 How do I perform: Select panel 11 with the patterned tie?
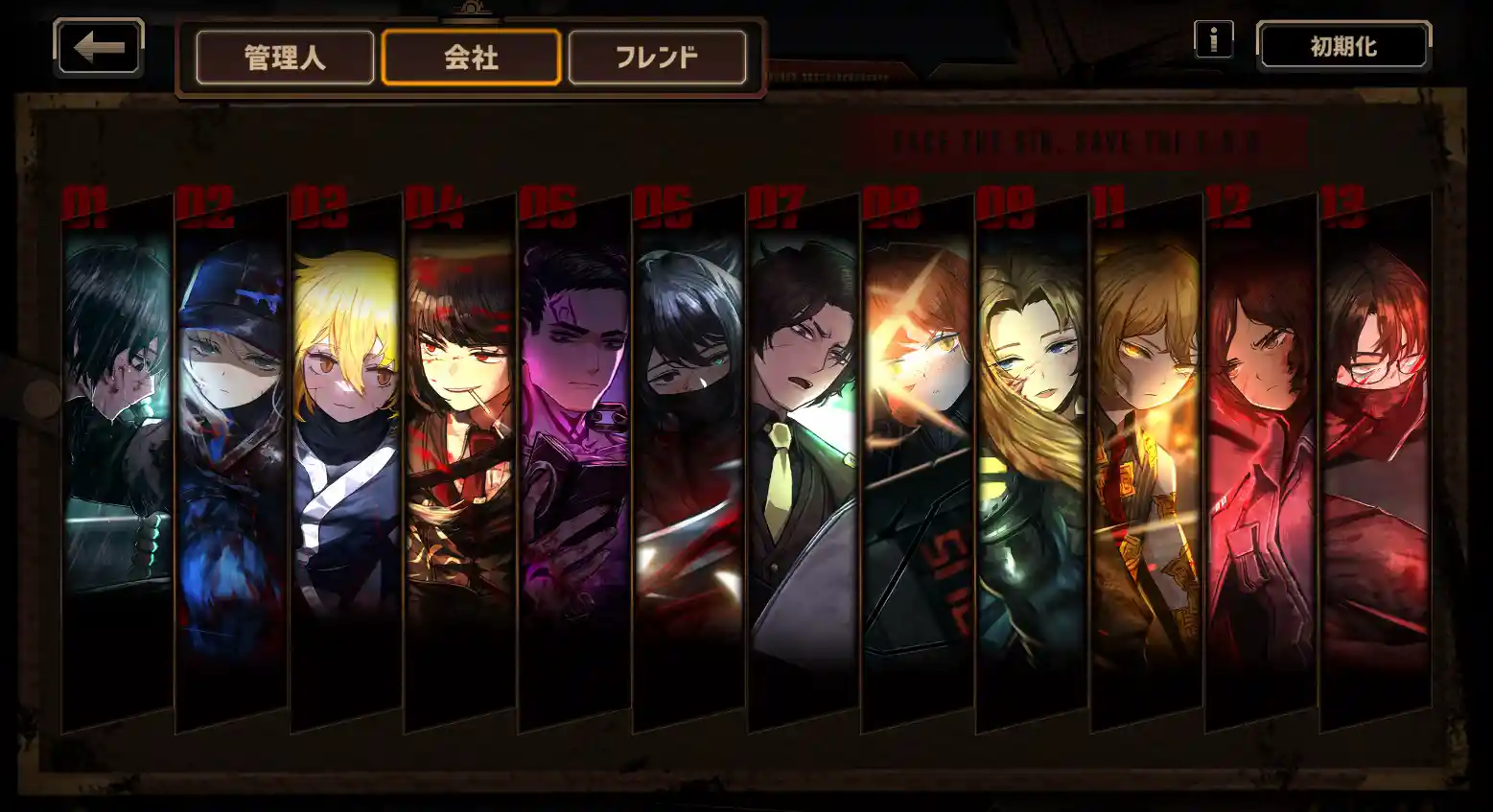coord(1146,431)
